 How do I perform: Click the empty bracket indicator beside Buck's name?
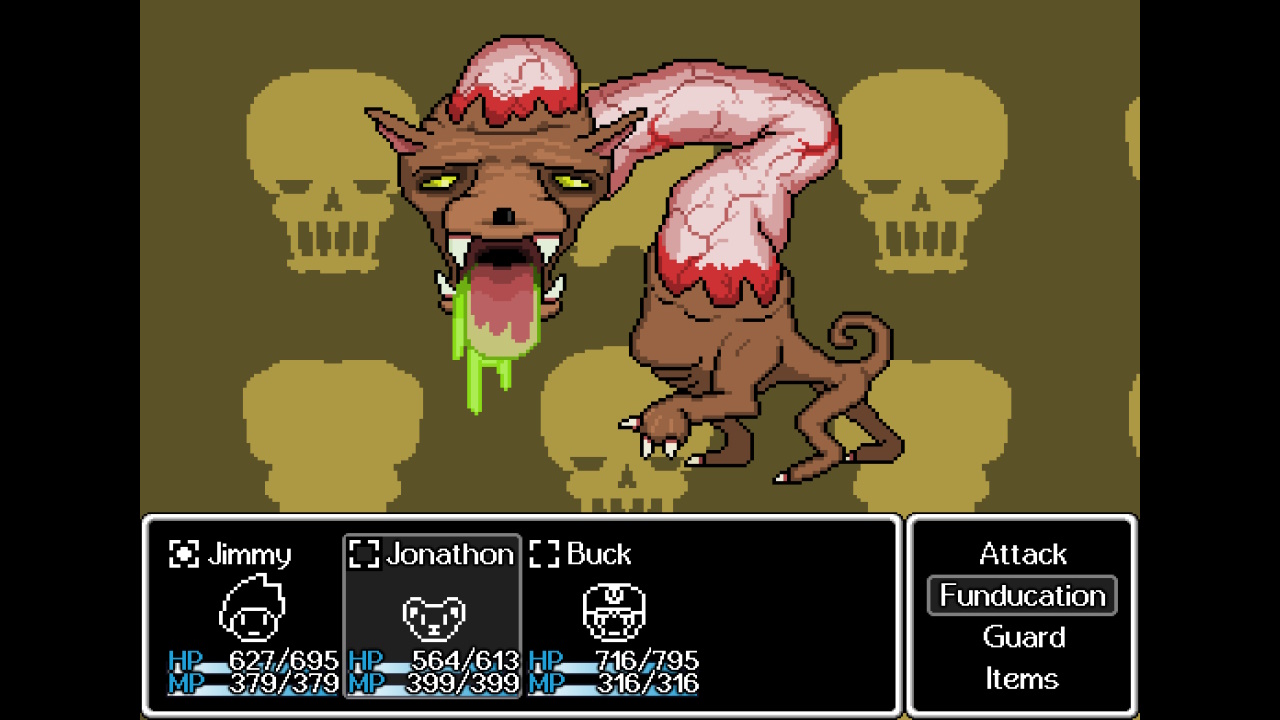(545, 553)
